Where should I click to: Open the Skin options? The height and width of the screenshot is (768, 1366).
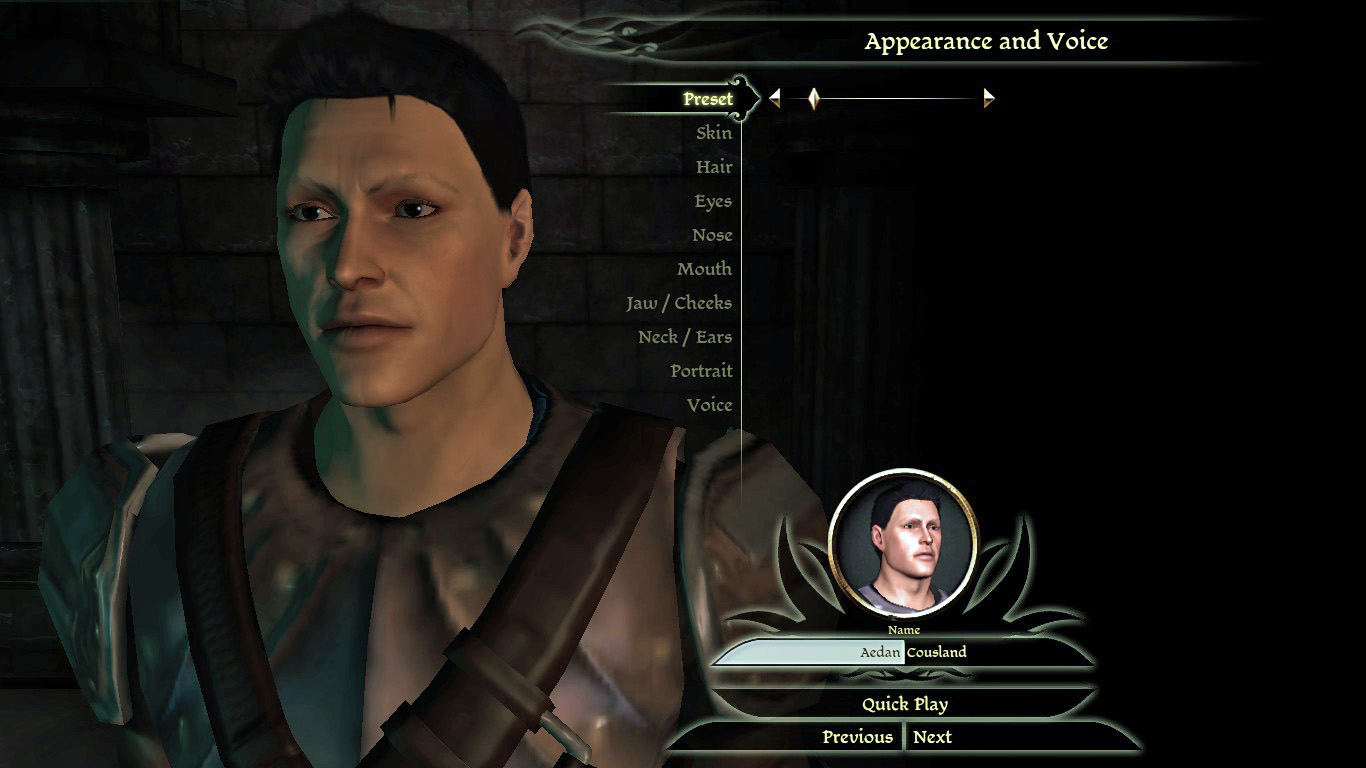coord(714,133)
